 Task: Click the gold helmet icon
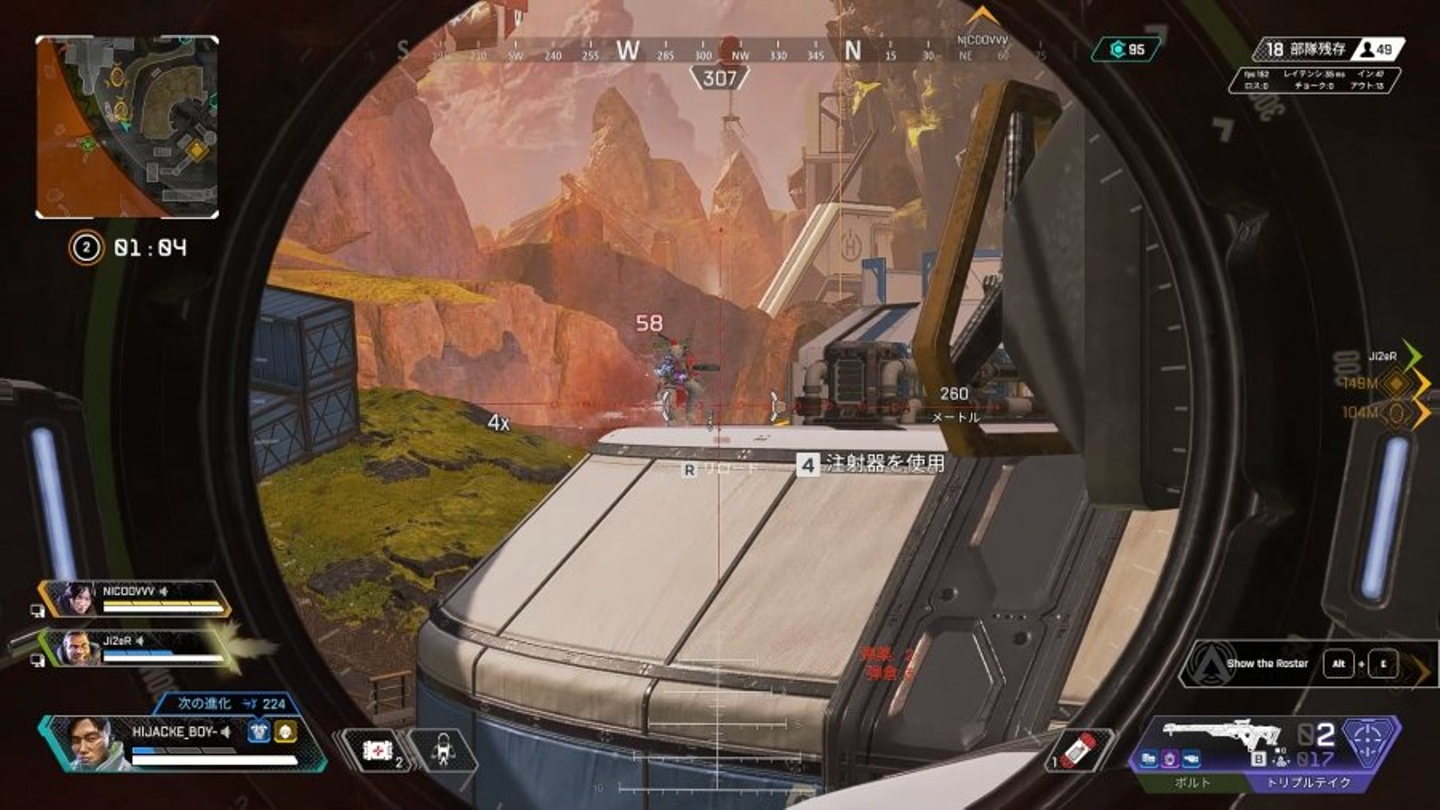285,732
